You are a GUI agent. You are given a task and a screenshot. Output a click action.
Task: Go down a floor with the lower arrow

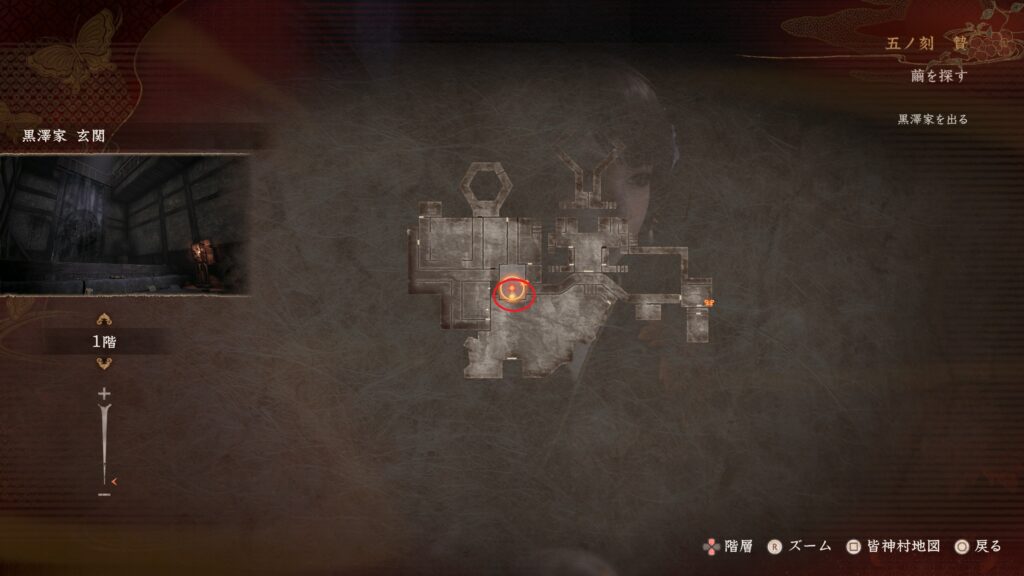103,364
